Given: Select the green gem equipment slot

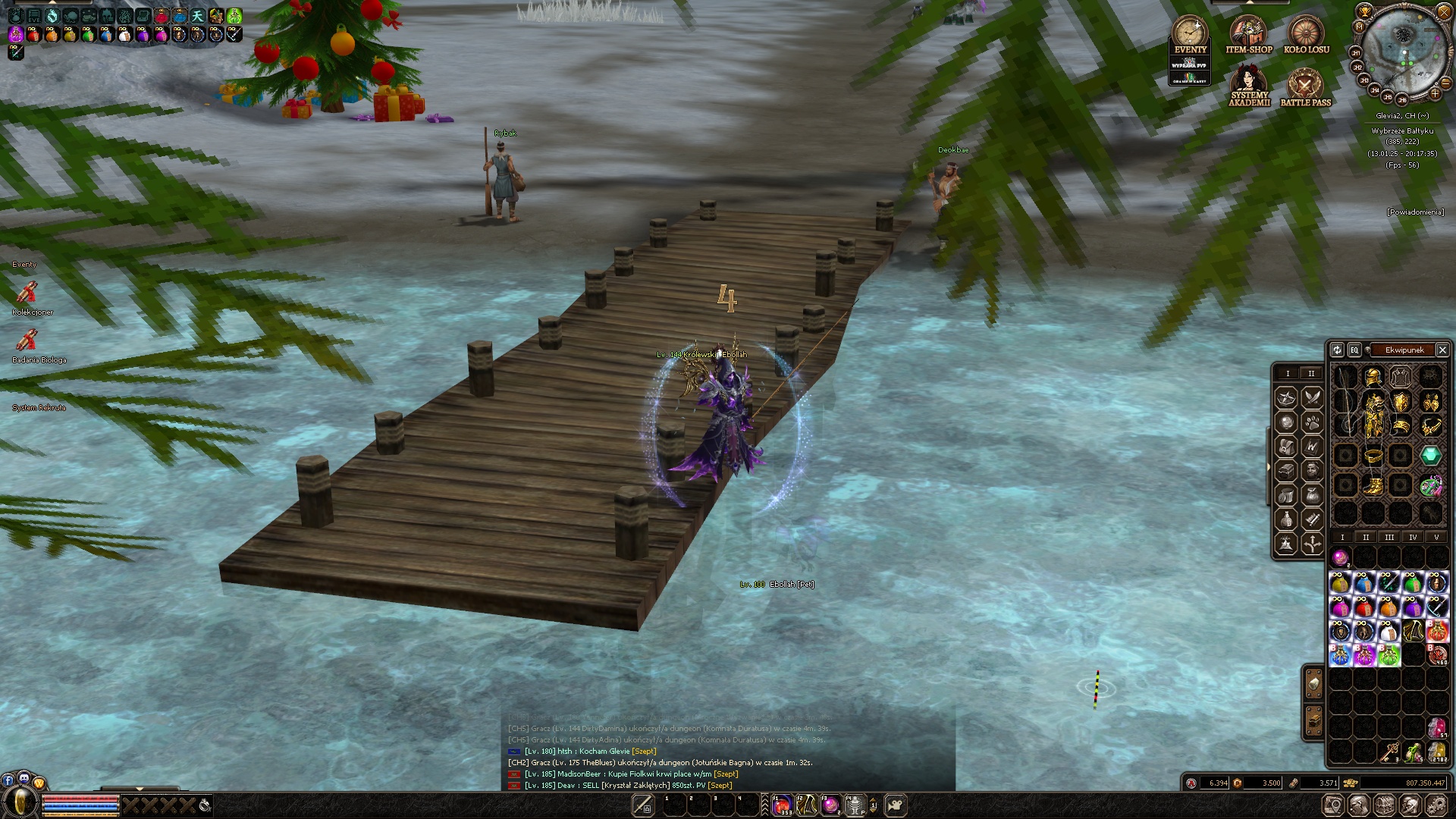Looking at the screenshot, I should click(x=1431, y=456).
